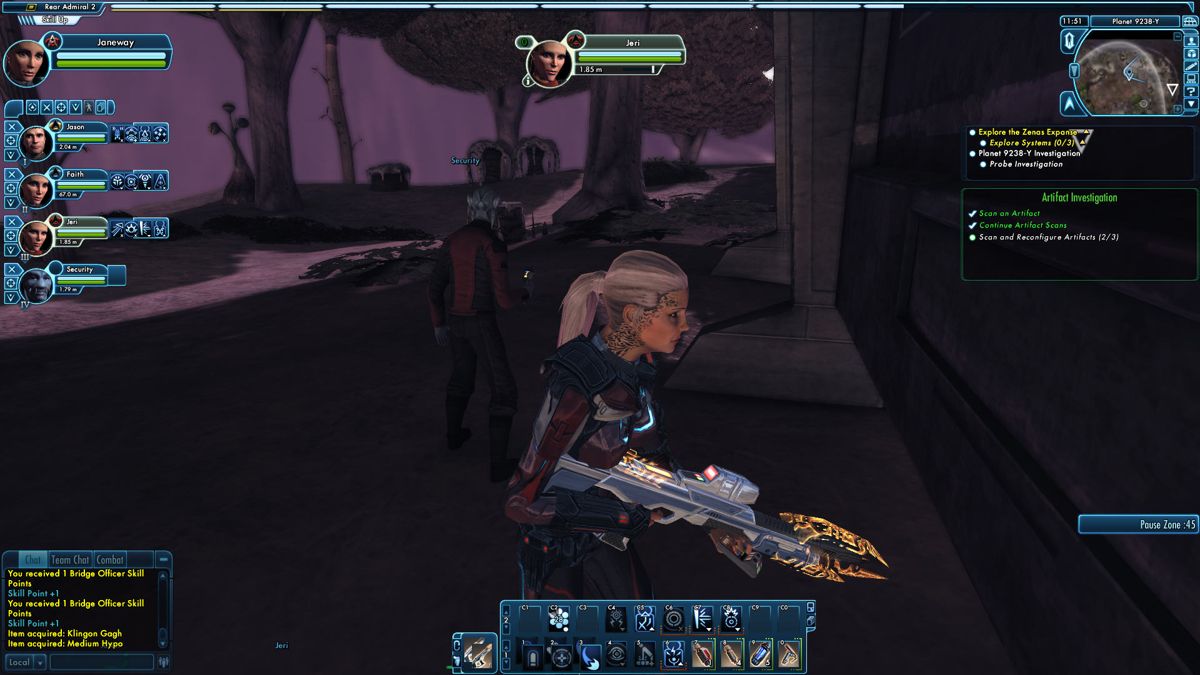
Task: Click the targeted Jeri portrait at top
Action: [549, 62]
